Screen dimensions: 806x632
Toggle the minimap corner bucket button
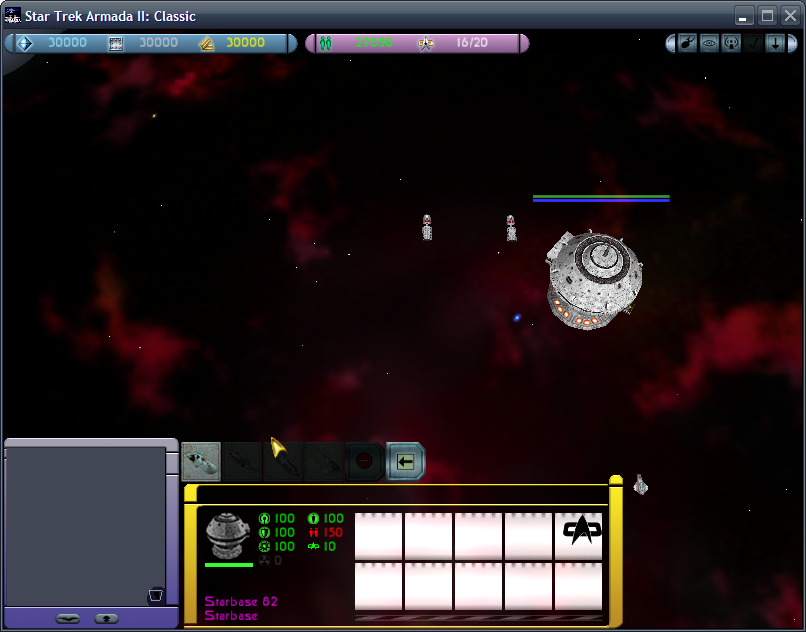coord(156,597)
